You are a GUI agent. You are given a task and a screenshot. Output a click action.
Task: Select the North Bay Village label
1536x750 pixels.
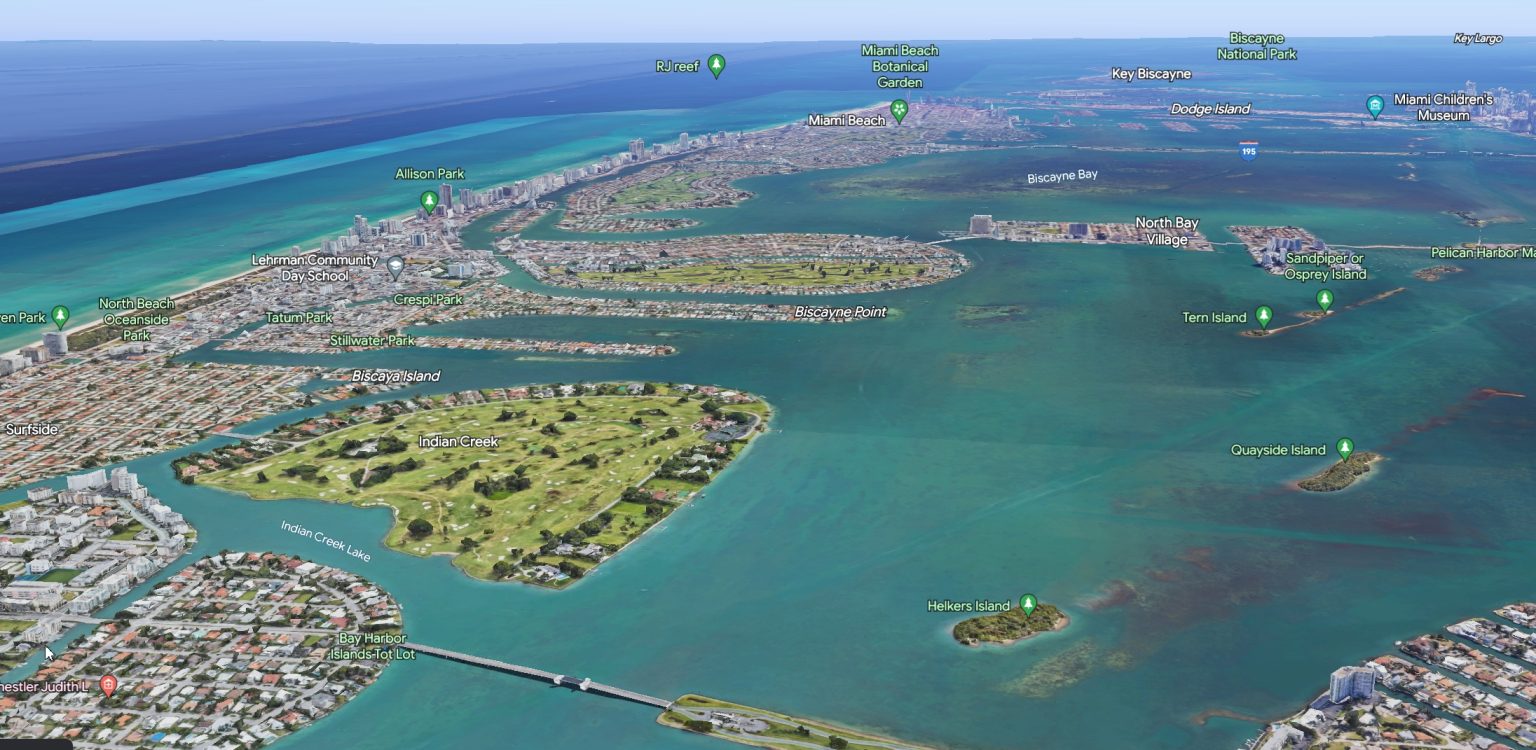[x=1166, y=231]
